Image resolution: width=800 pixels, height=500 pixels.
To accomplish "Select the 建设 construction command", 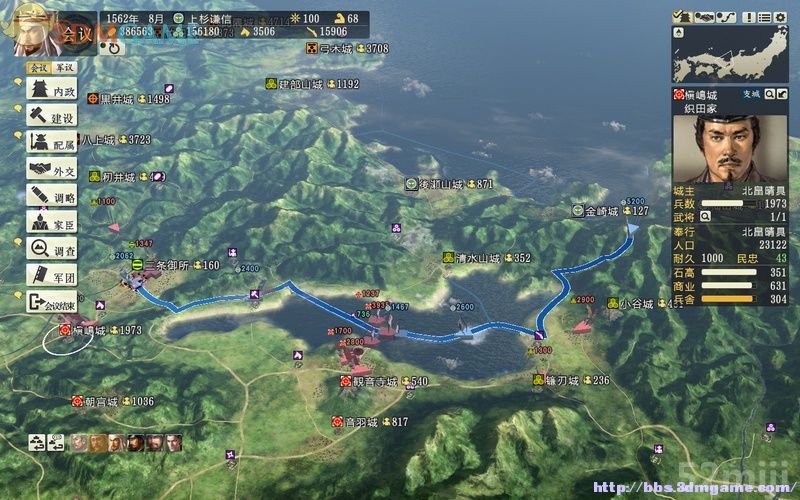I will coord(52,118).
